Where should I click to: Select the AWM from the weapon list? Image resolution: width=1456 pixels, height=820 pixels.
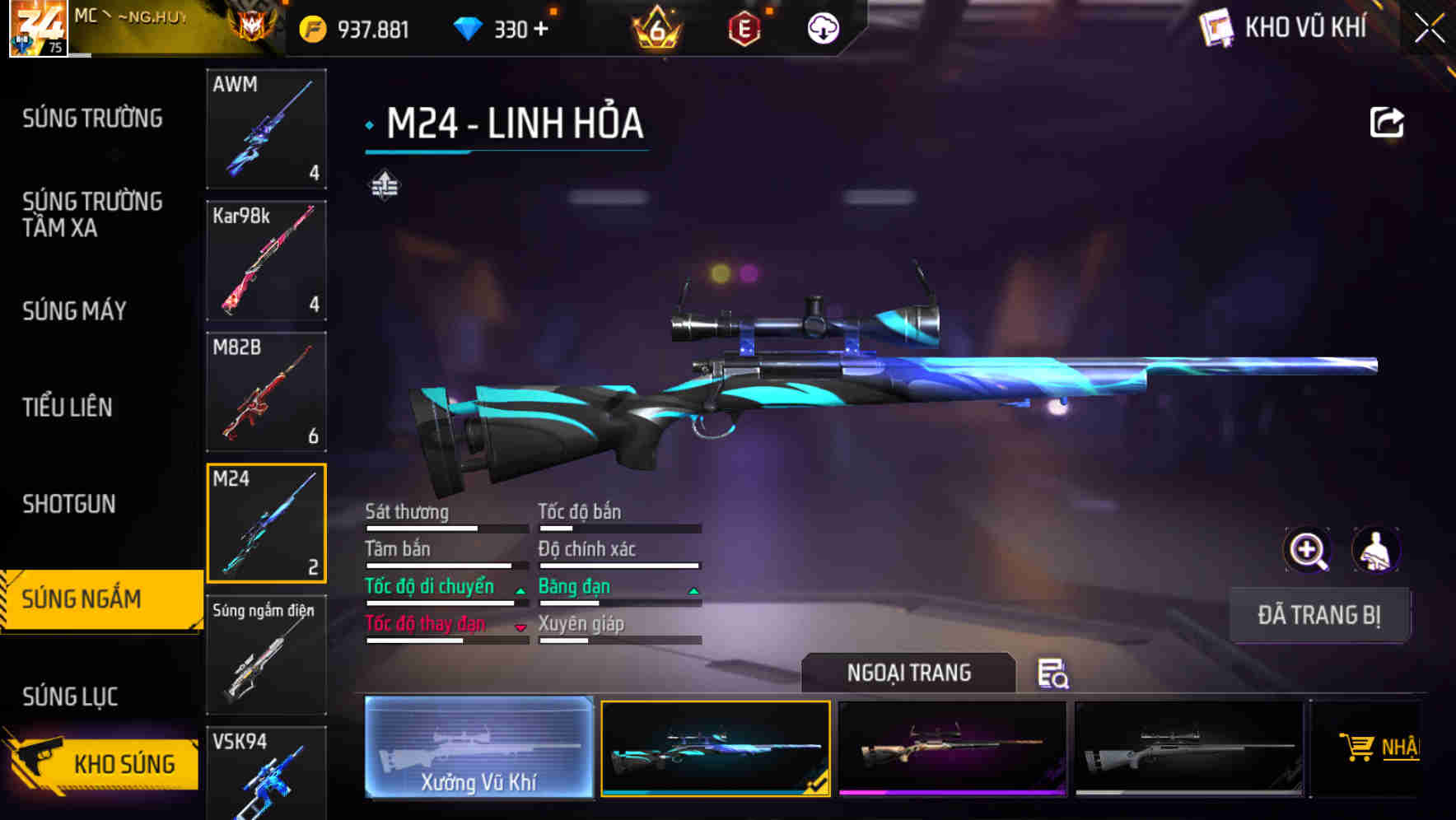(x=266, y=130)
